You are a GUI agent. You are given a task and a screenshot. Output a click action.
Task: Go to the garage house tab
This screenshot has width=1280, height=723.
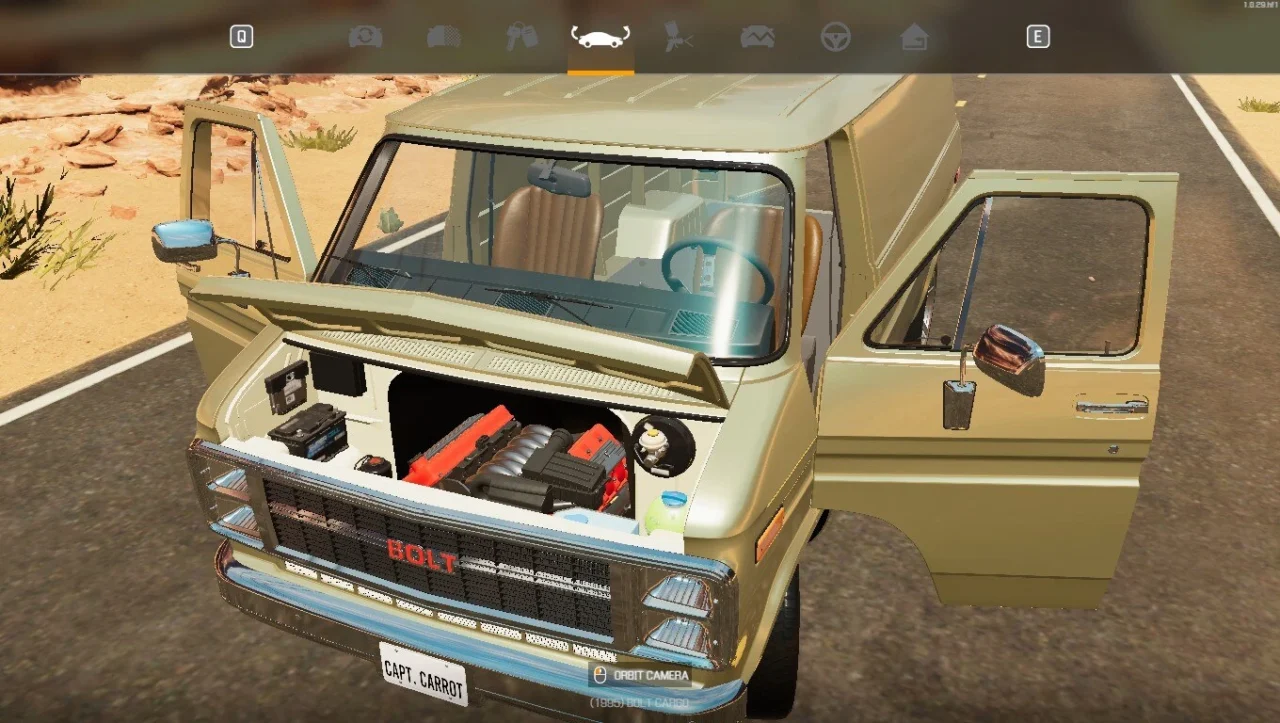pos(913,37)
